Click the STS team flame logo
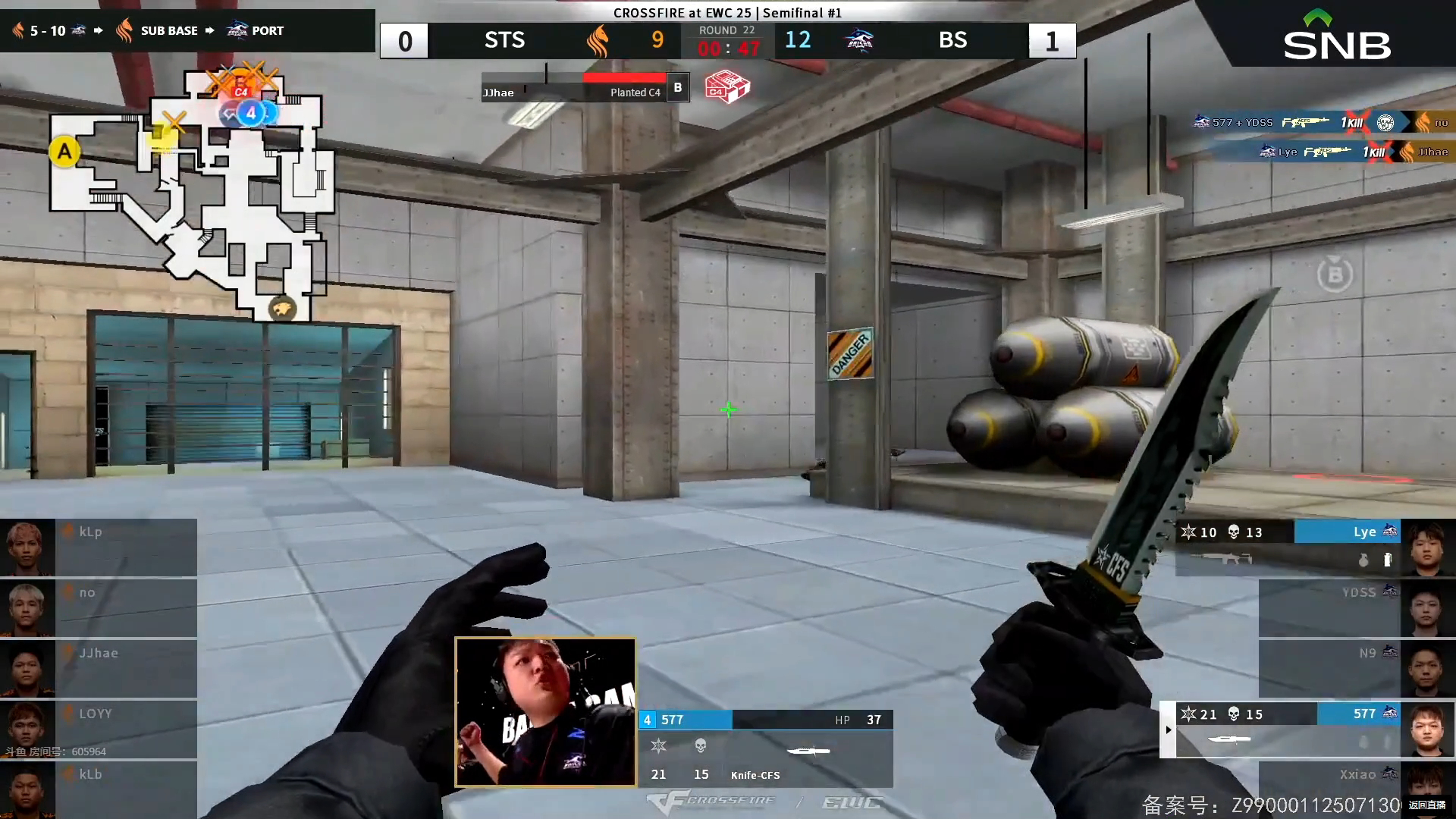Viewport: 1456px width, 819px height. pyautogui.click(x=598, y=40)
